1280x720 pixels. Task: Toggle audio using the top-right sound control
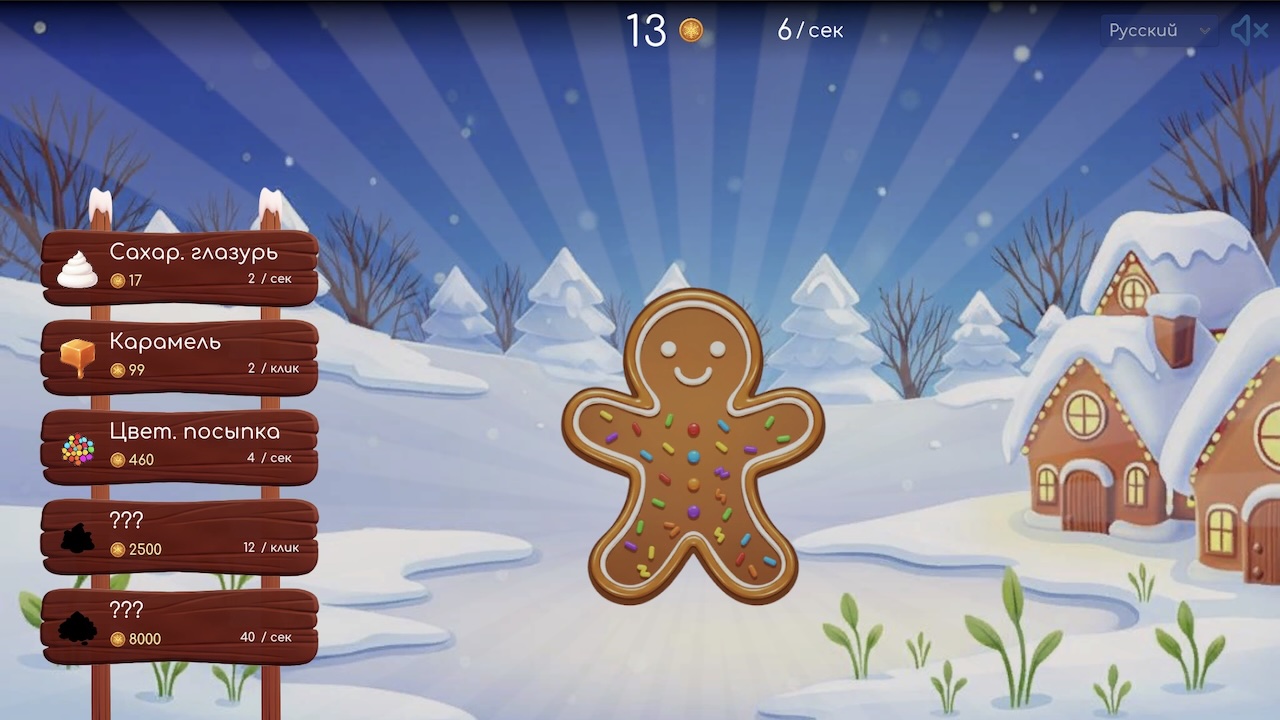click(1248, 30)
